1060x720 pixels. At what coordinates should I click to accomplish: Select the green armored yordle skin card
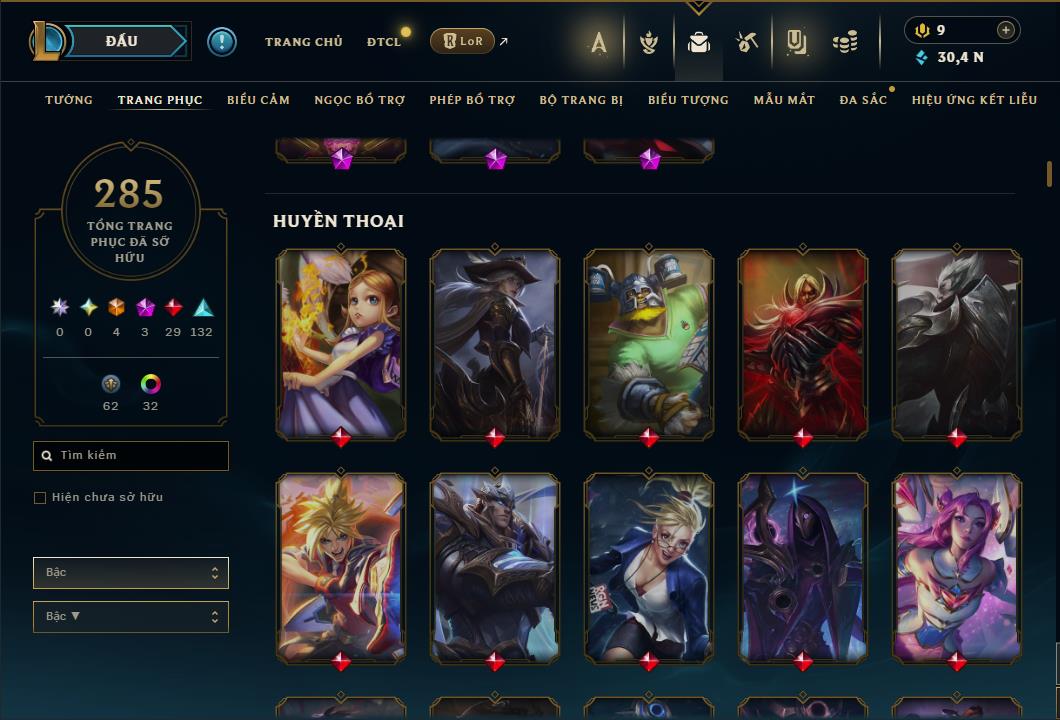coord(649,342)
